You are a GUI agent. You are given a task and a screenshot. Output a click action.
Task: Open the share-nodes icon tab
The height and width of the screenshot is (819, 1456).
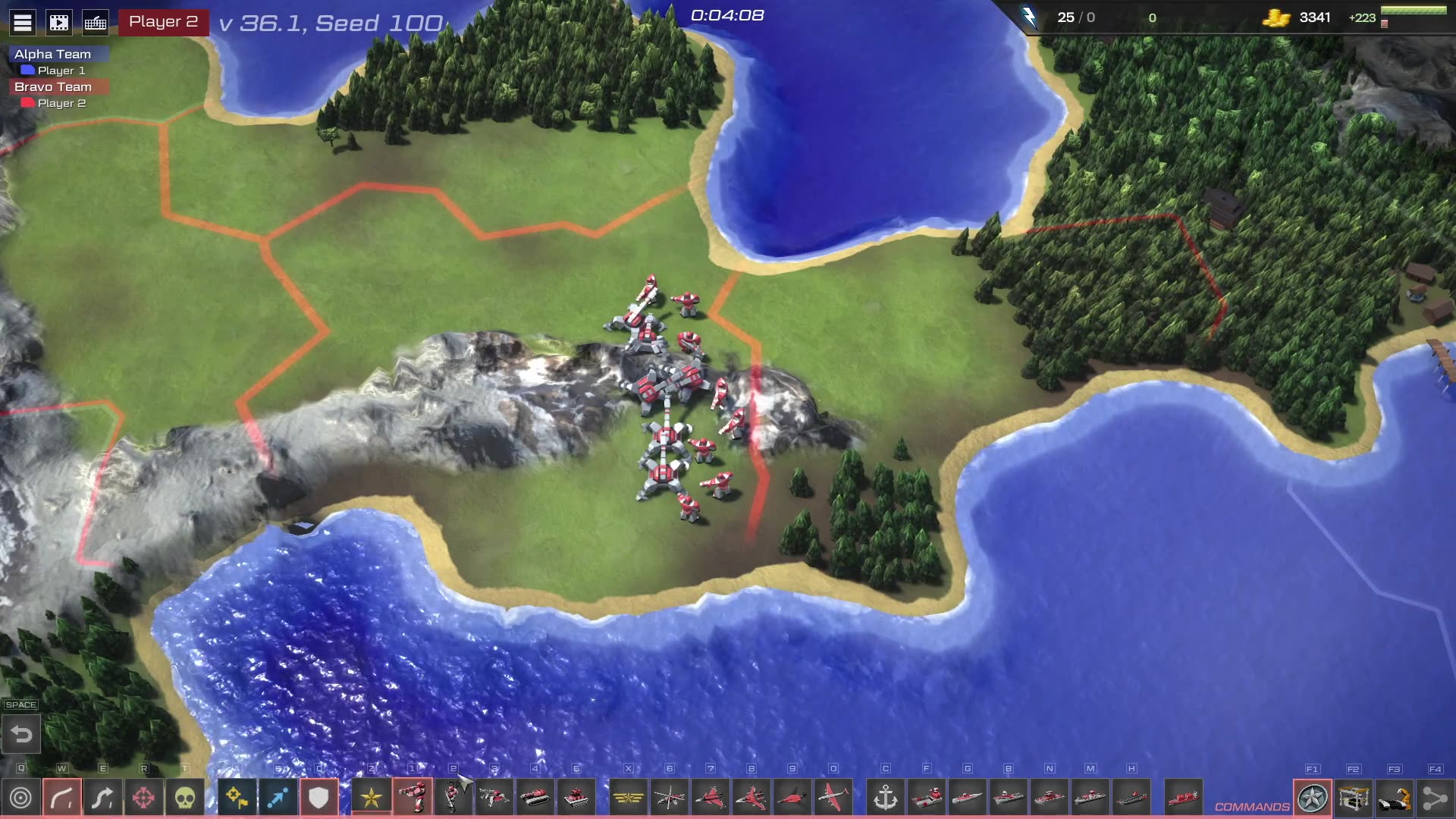tap(1435, 798)
